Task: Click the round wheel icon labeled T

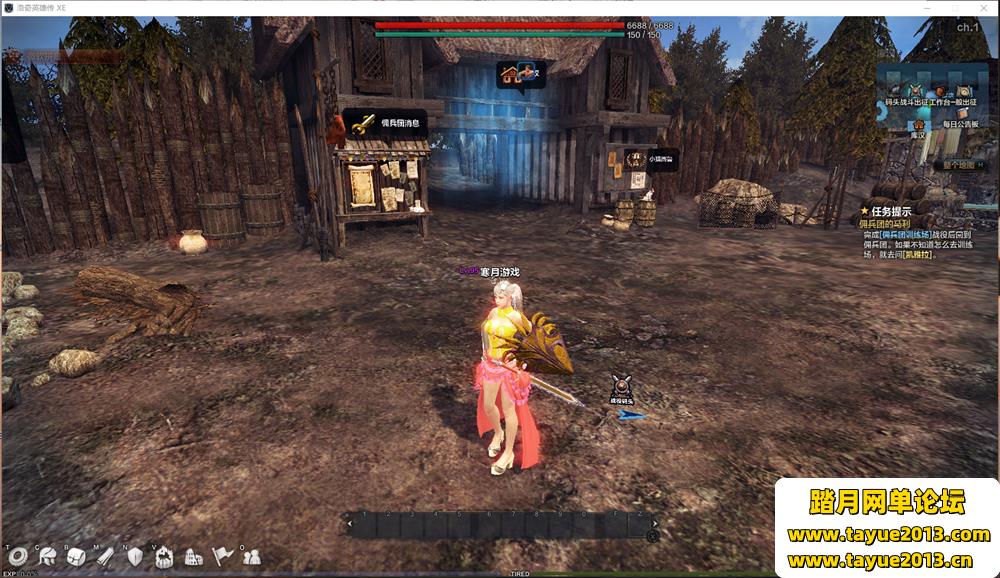Action: pyautogui.click(x=17, y=557)
